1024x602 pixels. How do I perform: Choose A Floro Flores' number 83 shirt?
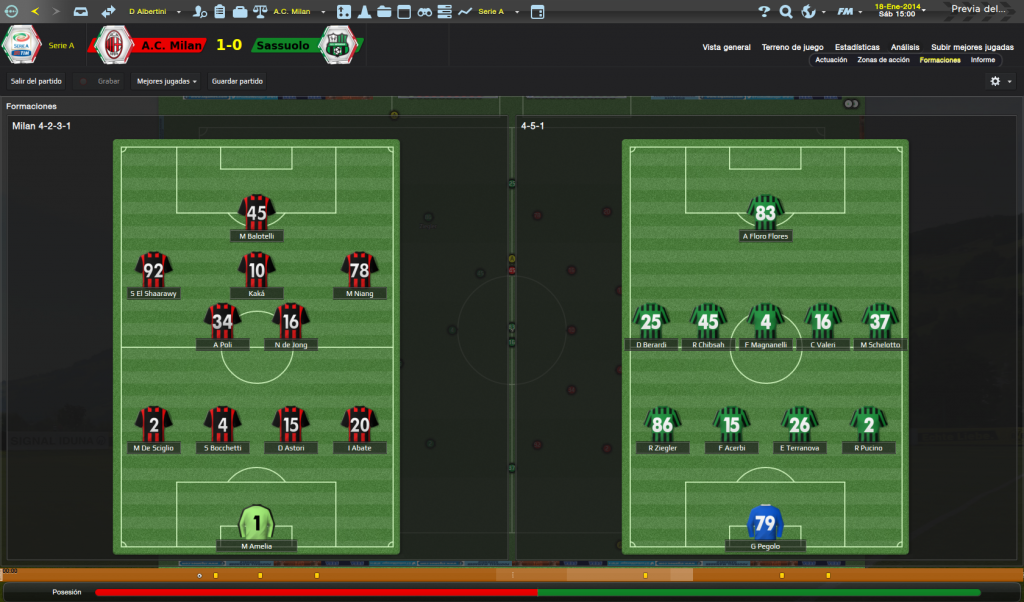click(x=766, y=212)
